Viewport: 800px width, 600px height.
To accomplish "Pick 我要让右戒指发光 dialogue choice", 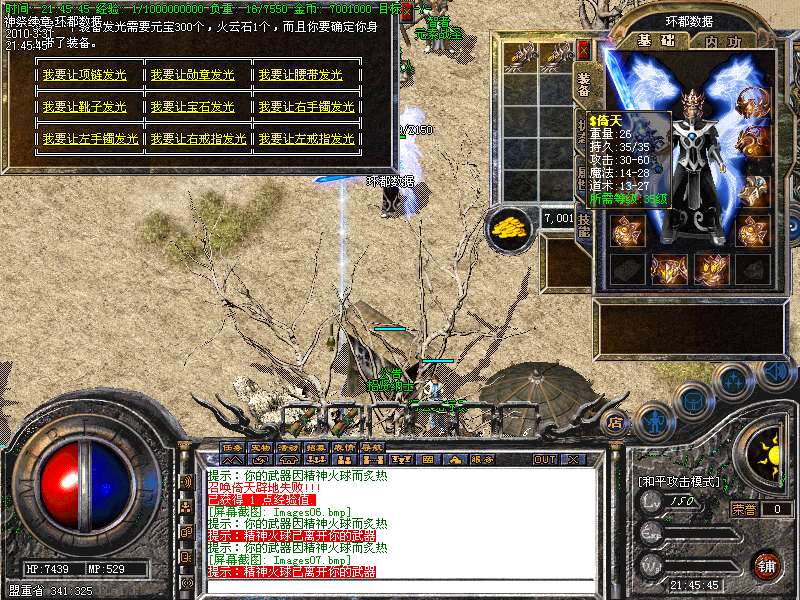I will 198,139.
